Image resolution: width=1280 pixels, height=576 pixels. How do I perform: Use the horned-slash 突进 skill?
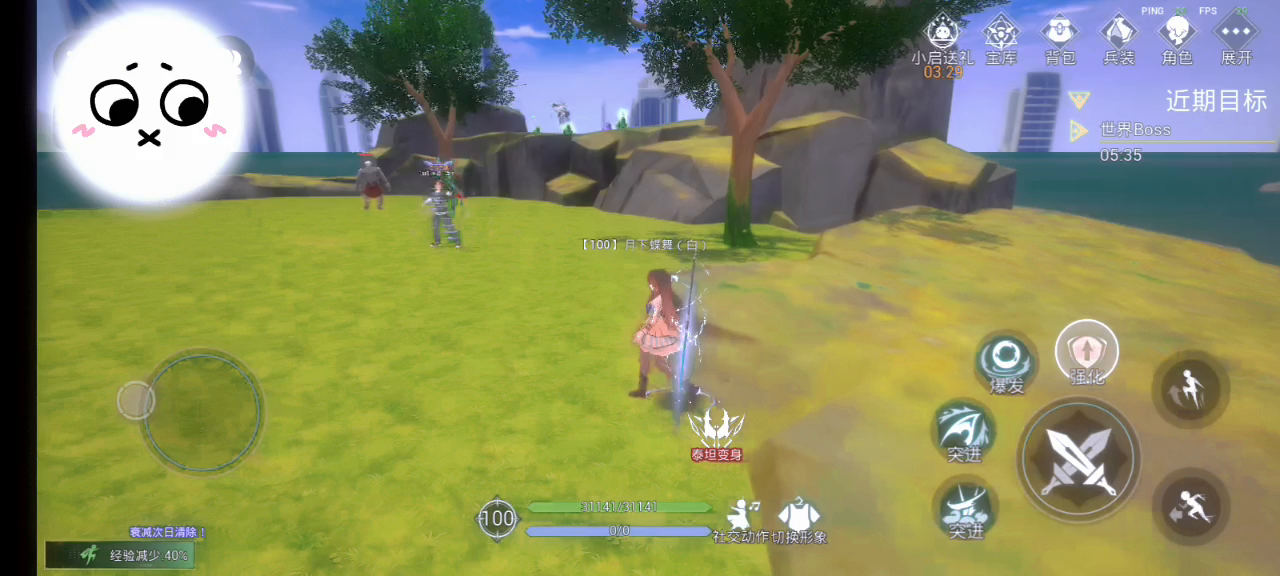[965, 507]
